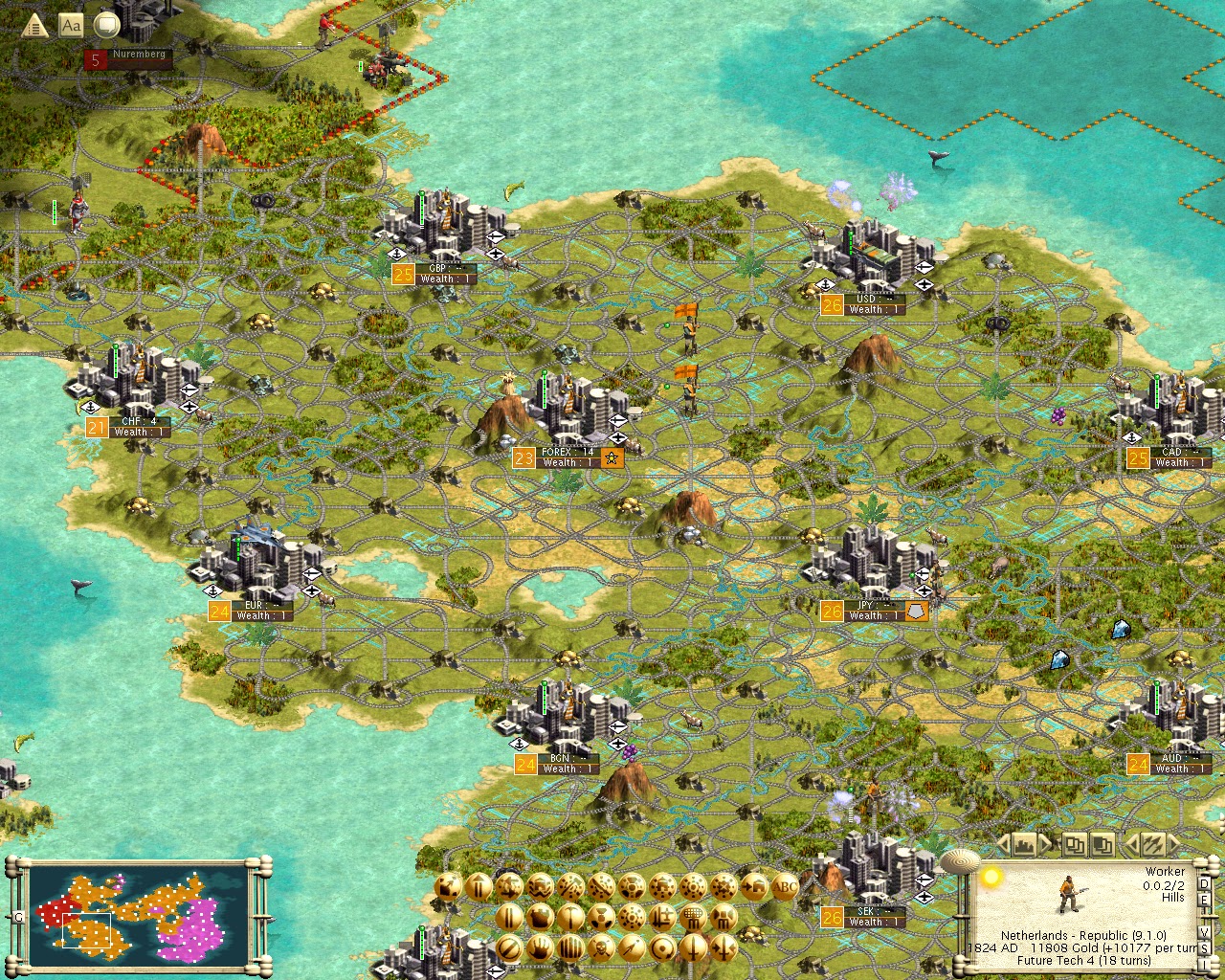Click the skull disband unit icon
1225x980 pixels.
(x=600, y=949)
